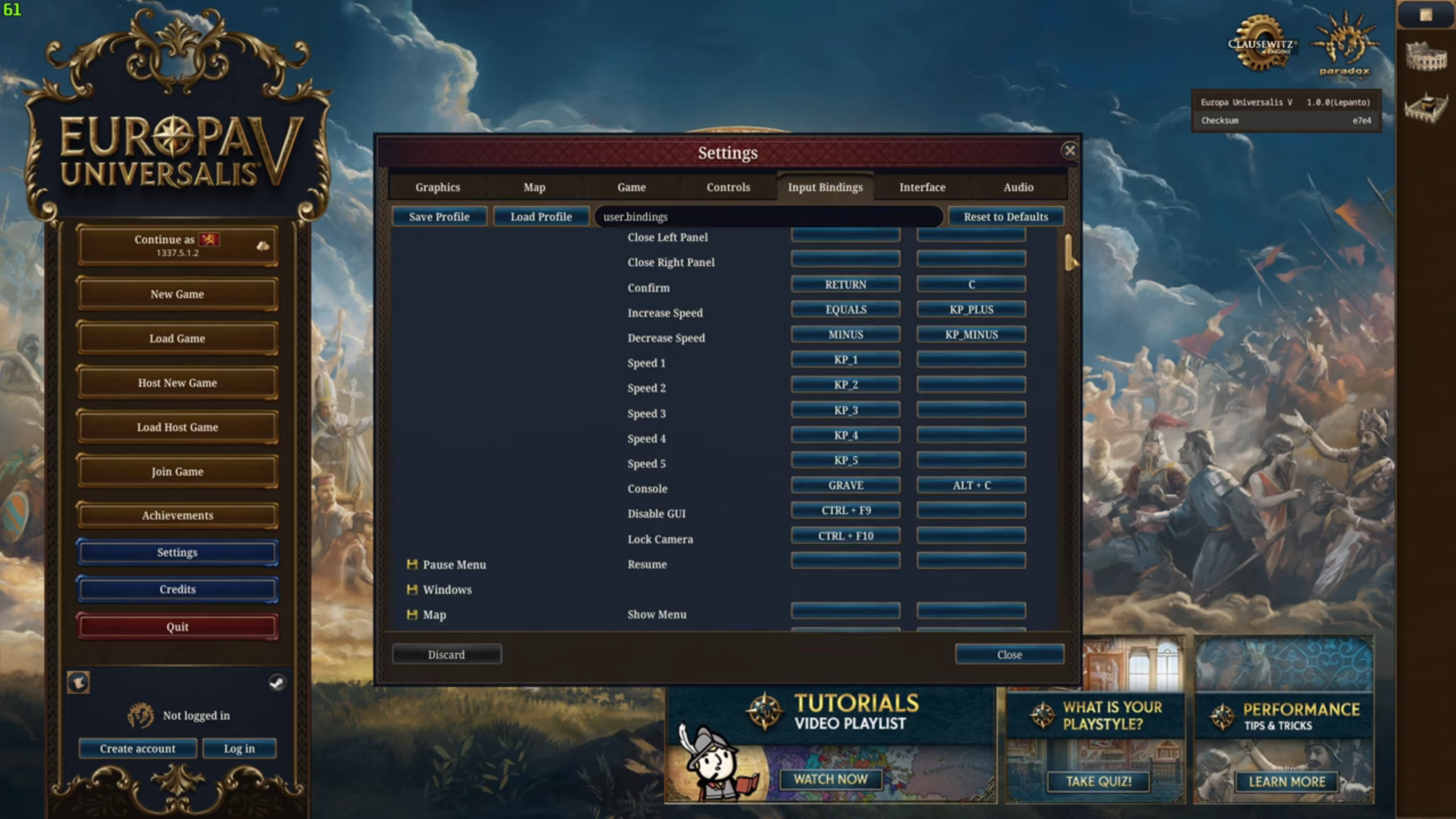Viewport: 1456px width, 819px height.
Task: Click the Steam icon in the main menu panel
Action: coord(277,684)
